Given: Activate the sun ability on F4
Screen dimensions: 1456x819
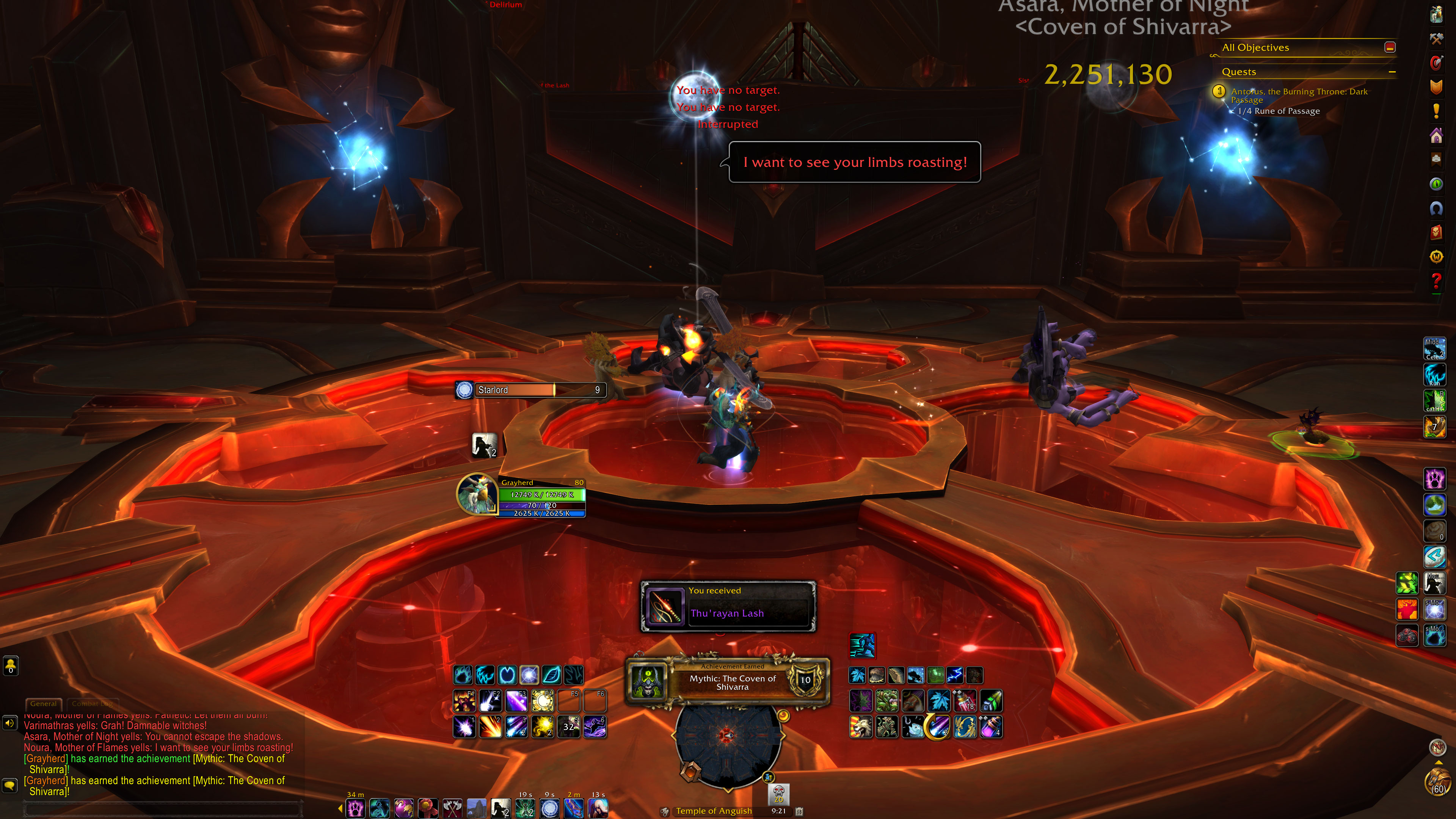Looking at the screenshot, I should [x=543, y=701].
